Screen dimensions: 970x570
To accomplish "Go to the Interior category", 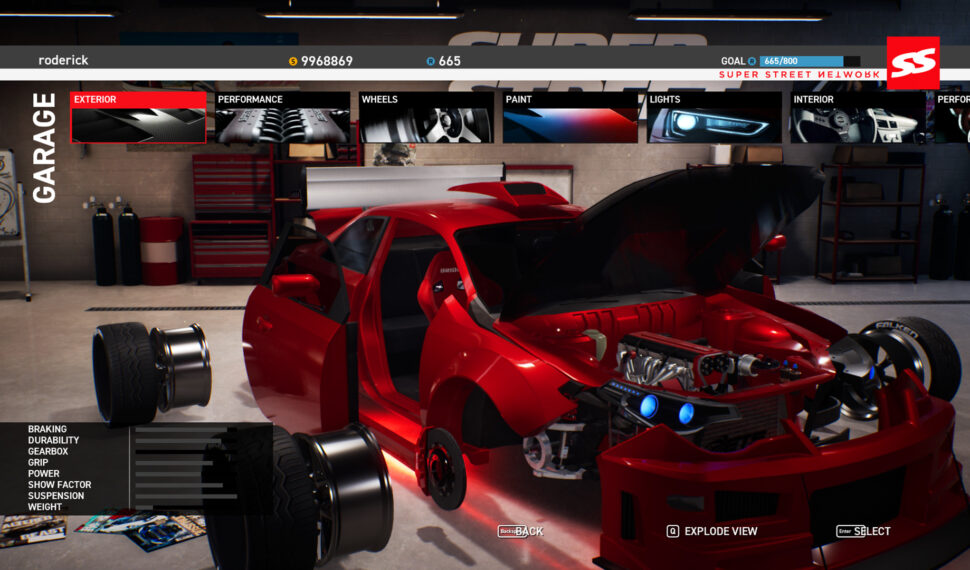I will coord(858,118).
